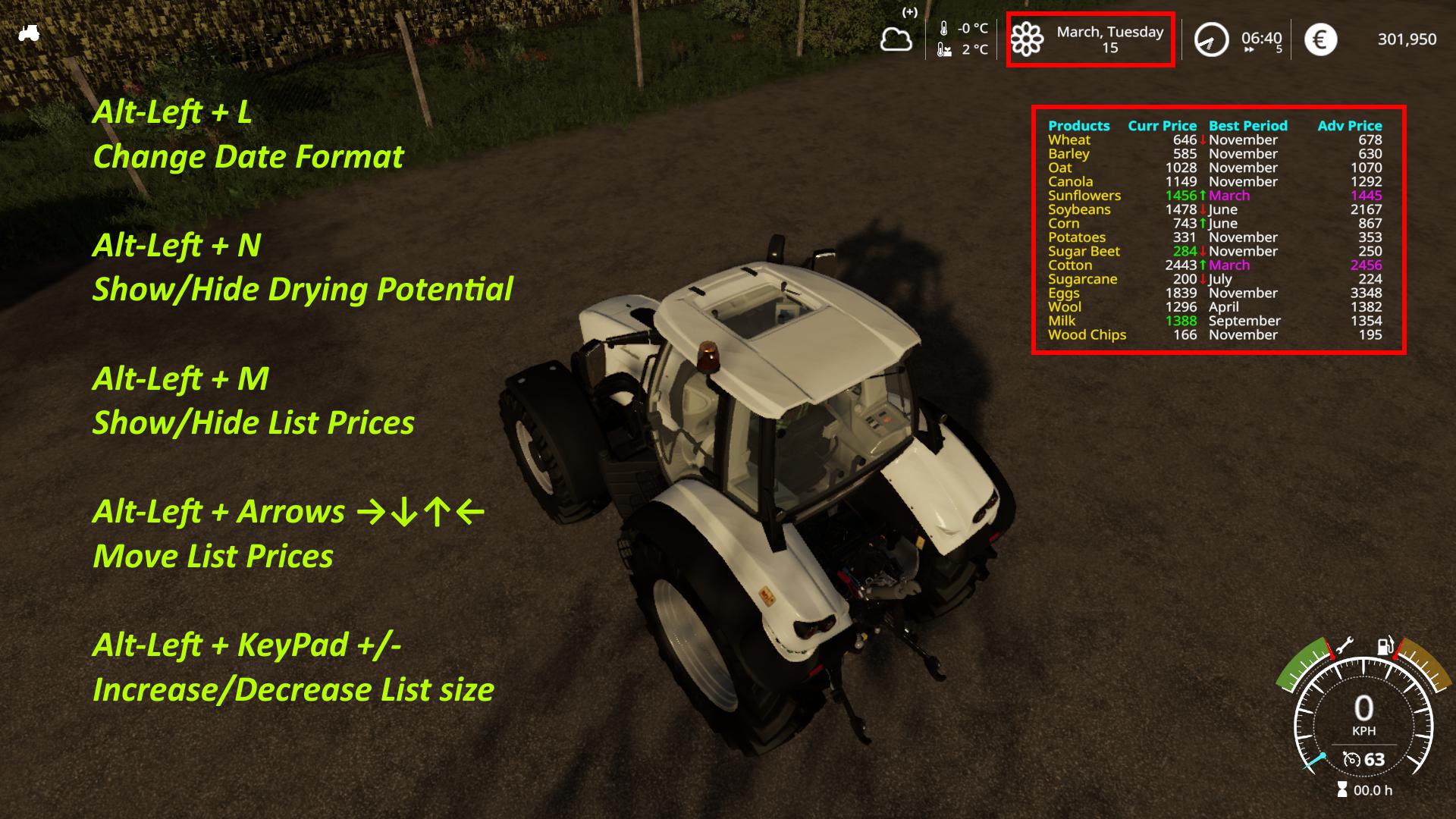The height and width of the screenshot is (819, 1456).
Task: Expand the Adv Price column header
Action: (x=1349, y=126)
